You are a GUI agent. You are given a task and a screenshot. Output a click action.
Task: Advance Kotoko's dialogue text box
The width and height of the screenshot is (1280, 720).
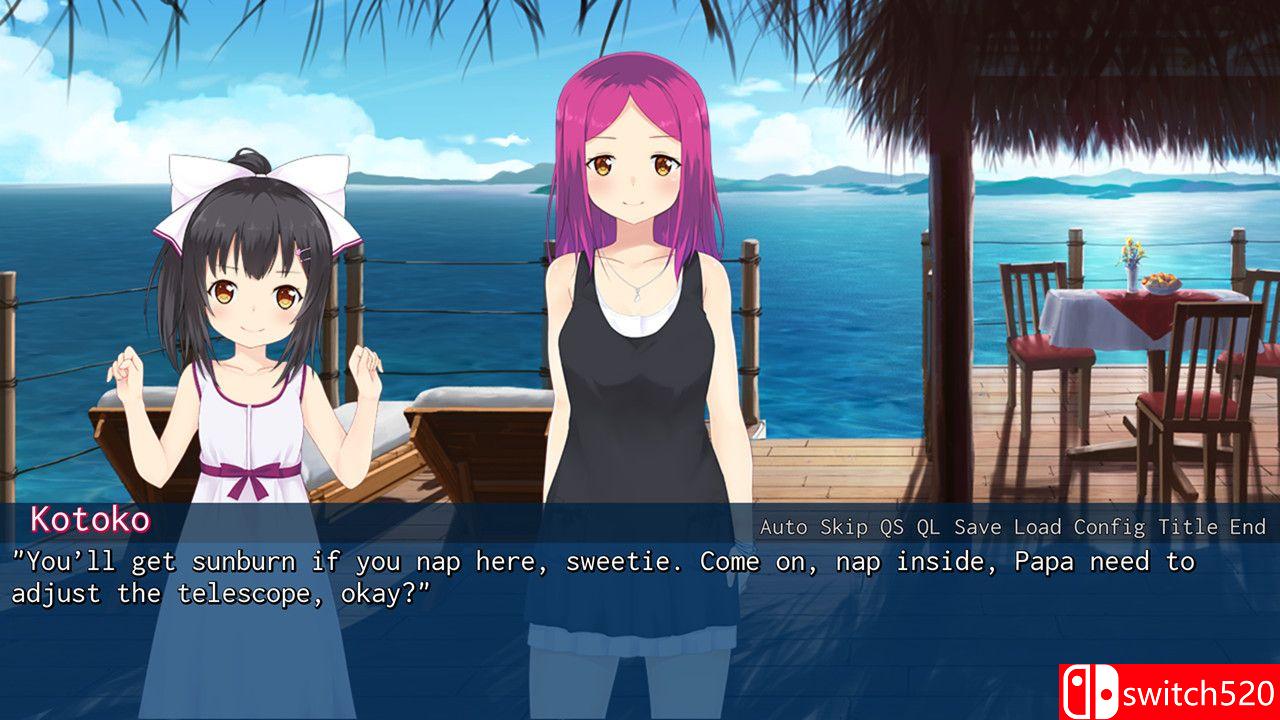640,630
